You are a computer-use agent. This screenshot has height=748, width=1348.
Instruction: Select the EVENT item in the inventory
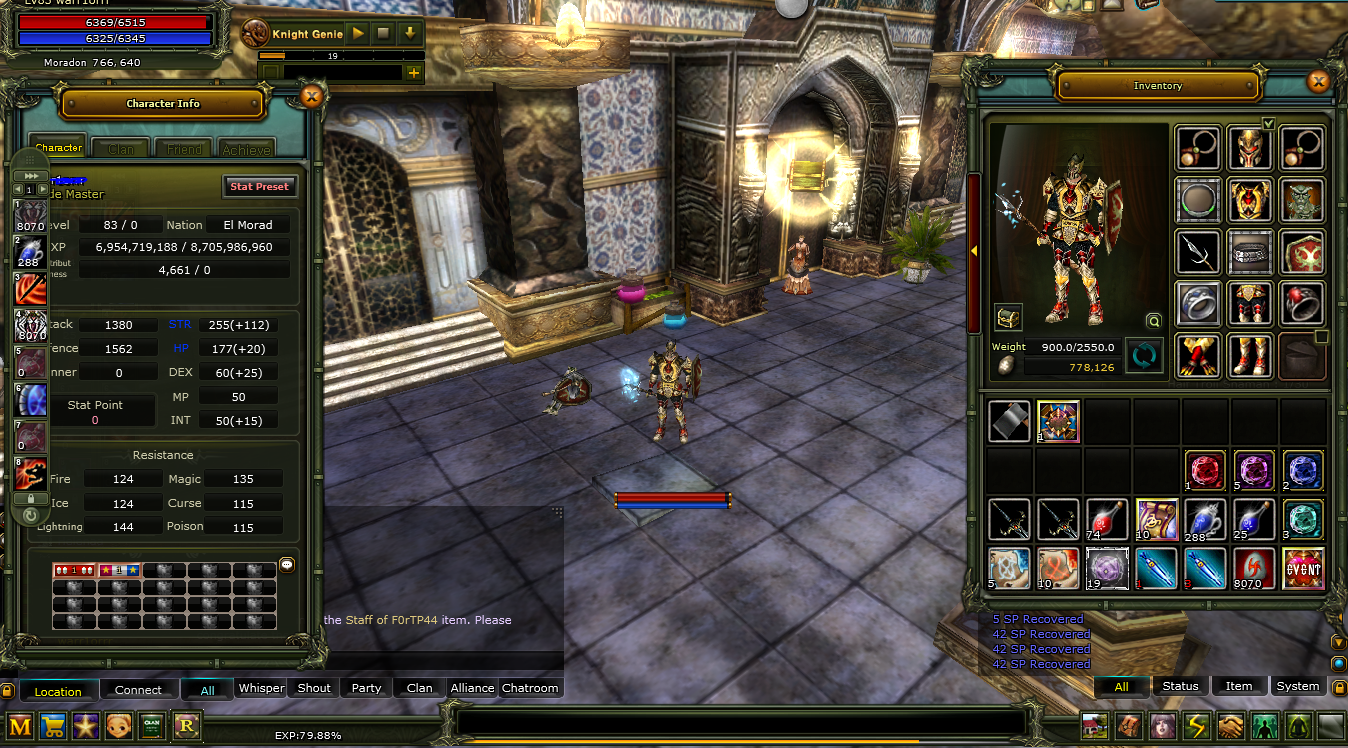1303,568
